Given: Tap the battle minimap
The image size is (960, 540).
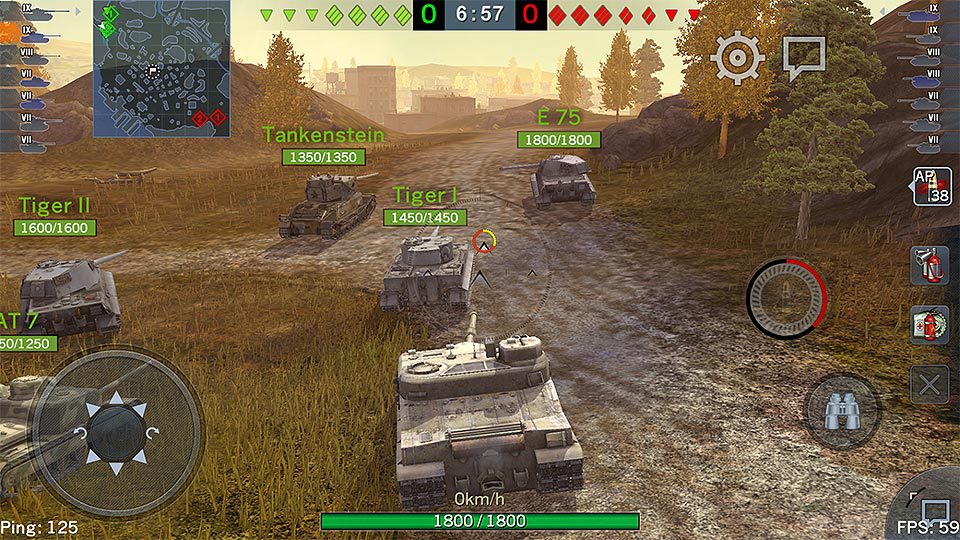Looking at the screenshot, I should tap(162, 68).
